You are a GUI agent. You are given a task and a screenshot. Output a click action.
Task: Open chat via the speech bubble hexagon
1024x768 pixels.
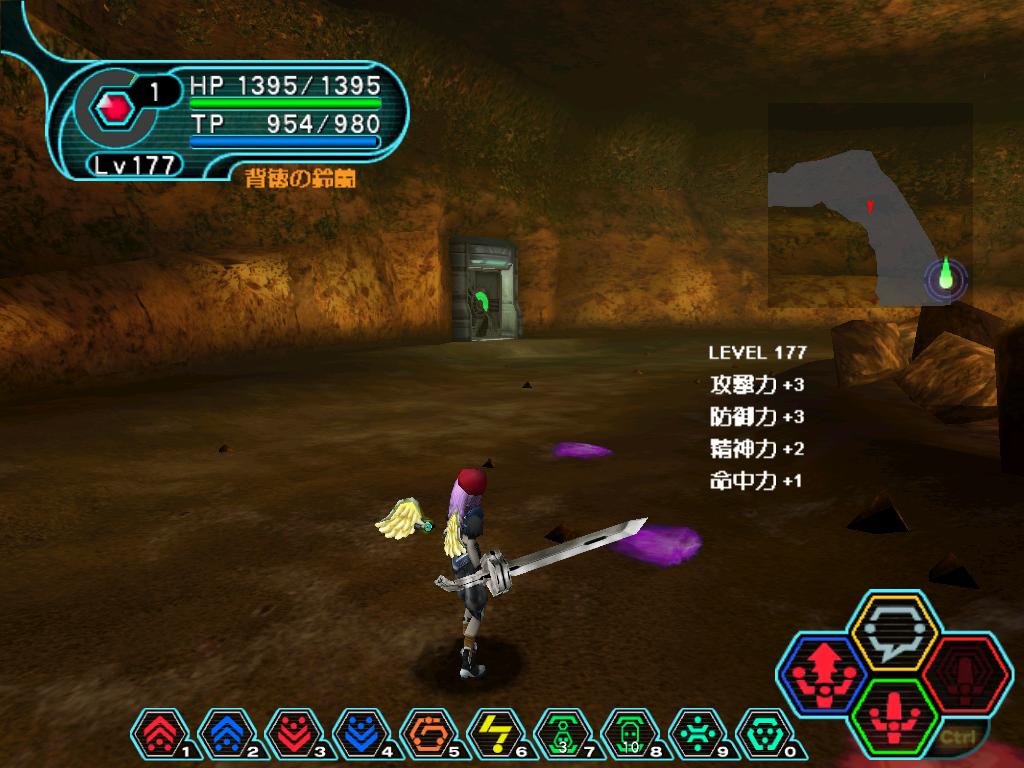[x=892, y=630]
